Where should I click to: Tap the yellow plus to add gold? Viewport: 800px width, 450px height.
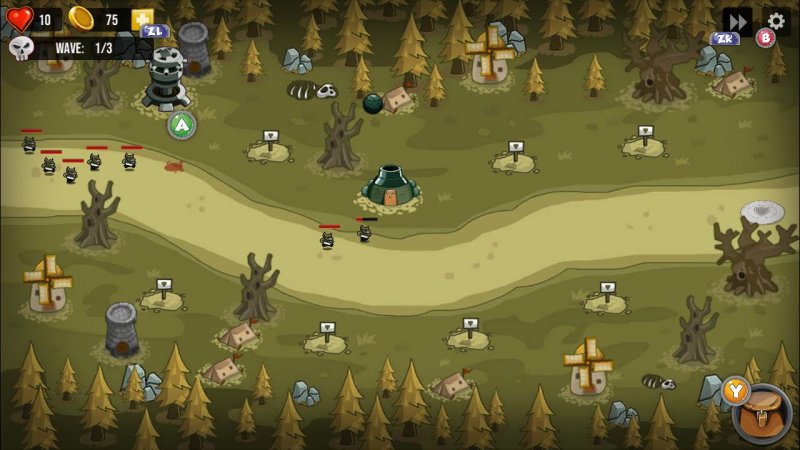pyautogui.click(x=143, y=19)
